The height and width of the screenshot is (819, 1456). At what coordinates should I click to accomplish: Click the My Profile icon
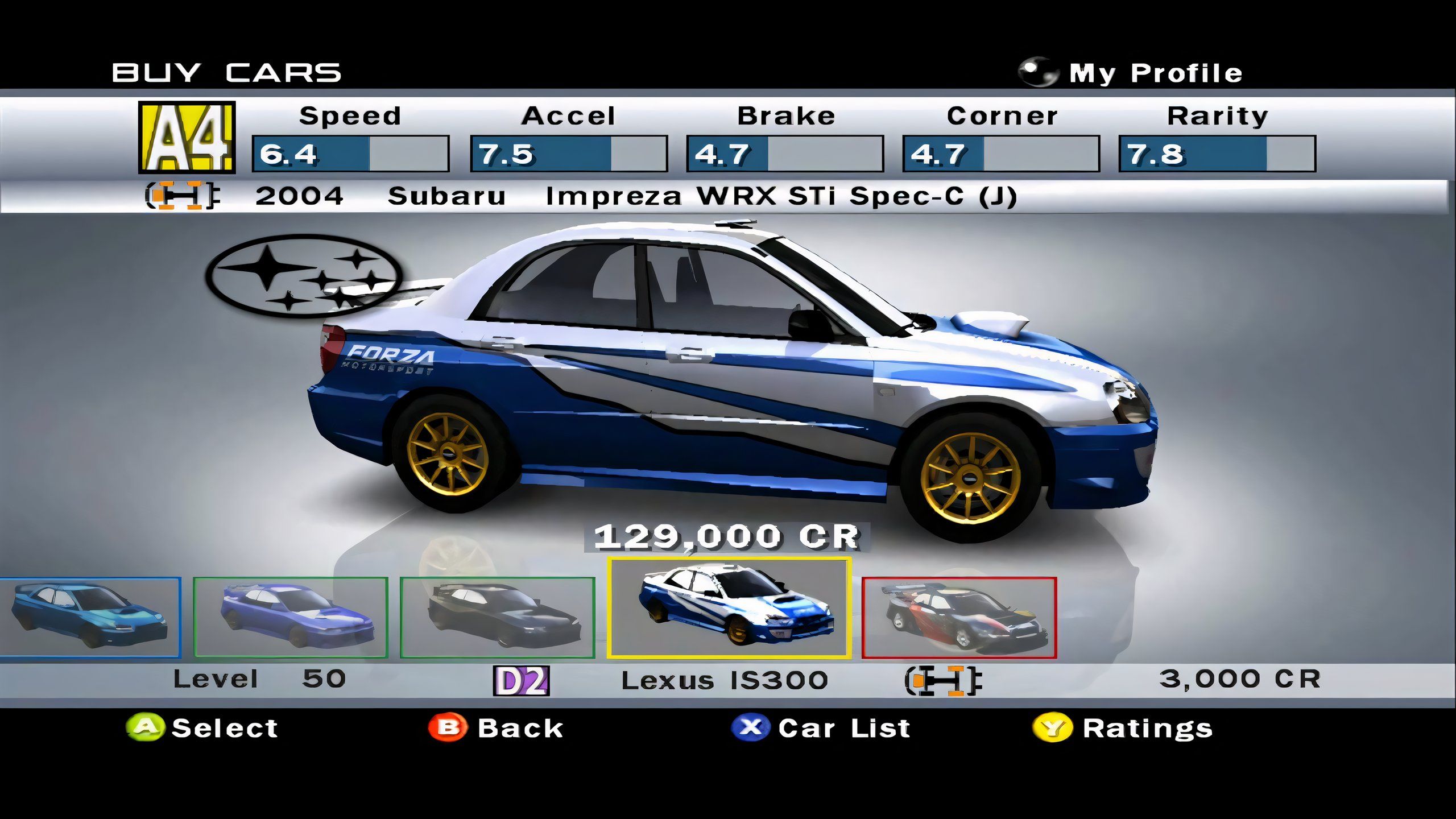[x=1039, y=71]
